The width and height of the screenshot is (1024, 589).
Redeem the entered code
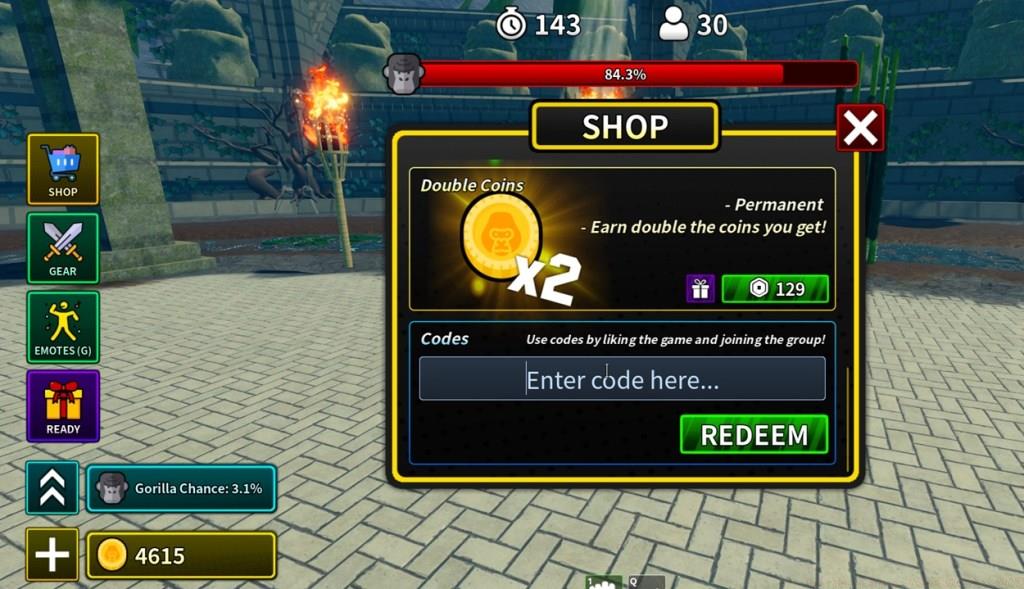coord(754,435)
